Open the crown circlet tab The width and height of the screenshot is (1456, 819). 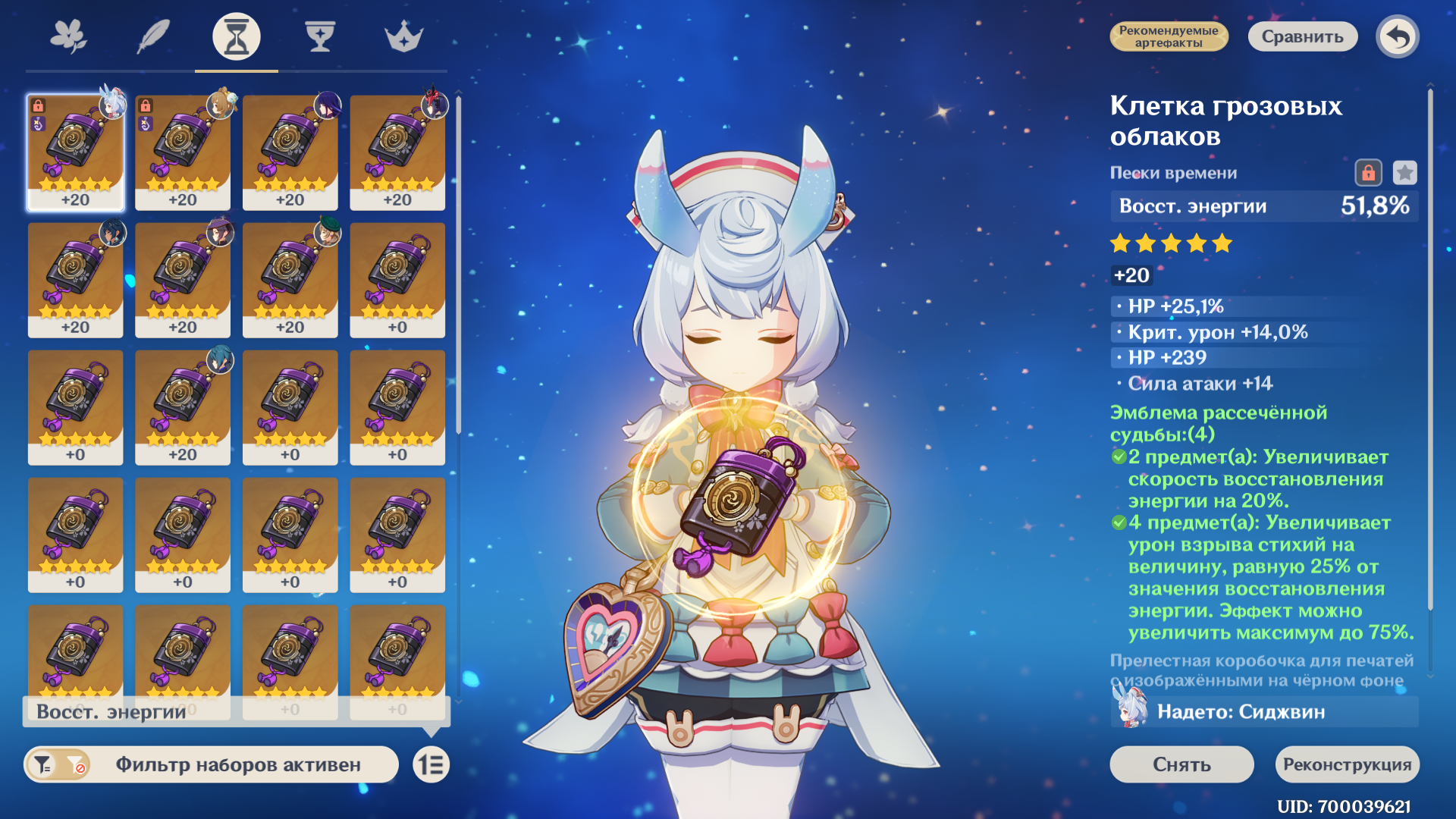click(403, 36)
